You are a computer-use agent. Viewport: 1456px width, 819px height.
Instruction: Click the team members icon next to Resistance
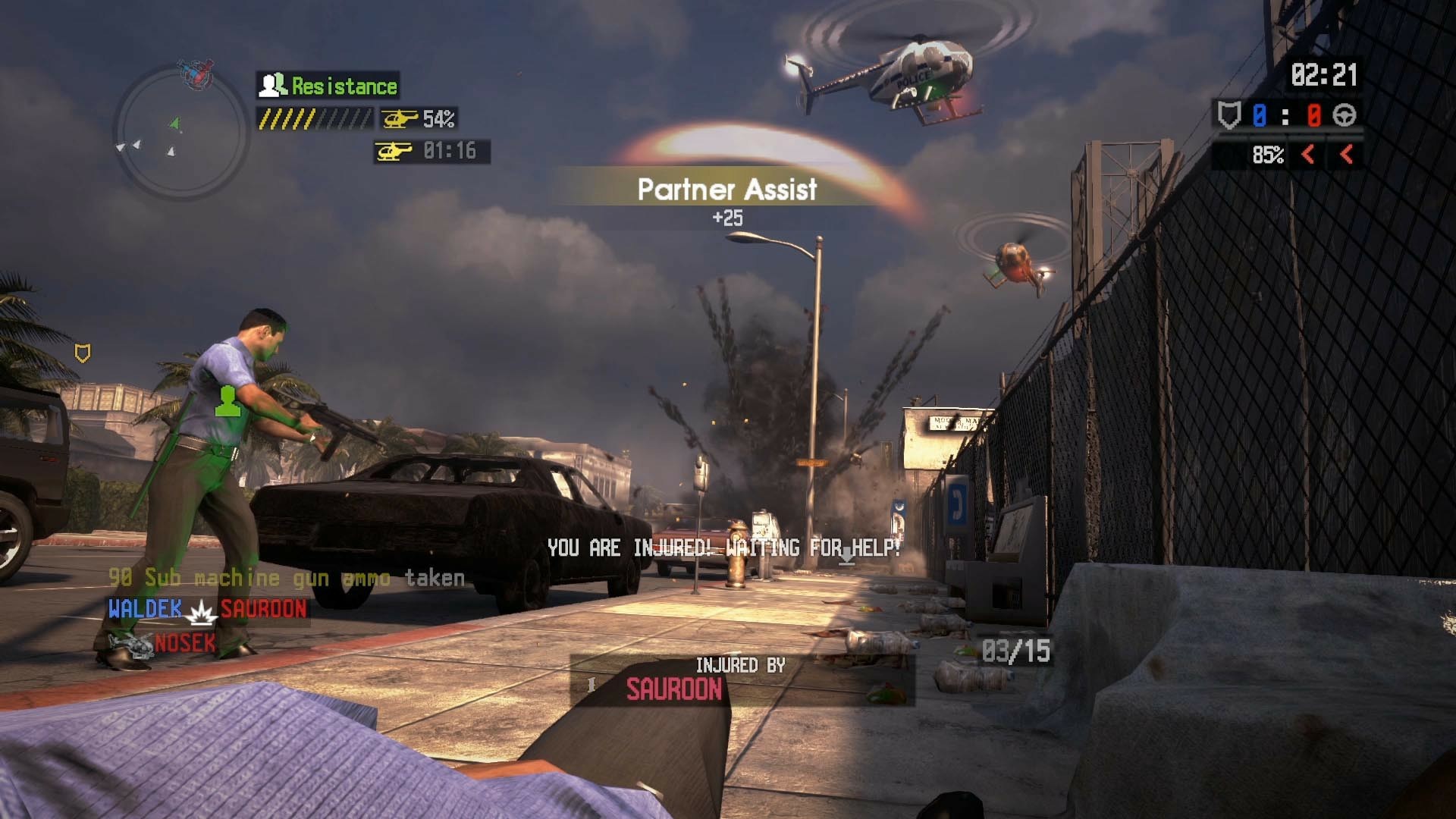tap(271, 85)
